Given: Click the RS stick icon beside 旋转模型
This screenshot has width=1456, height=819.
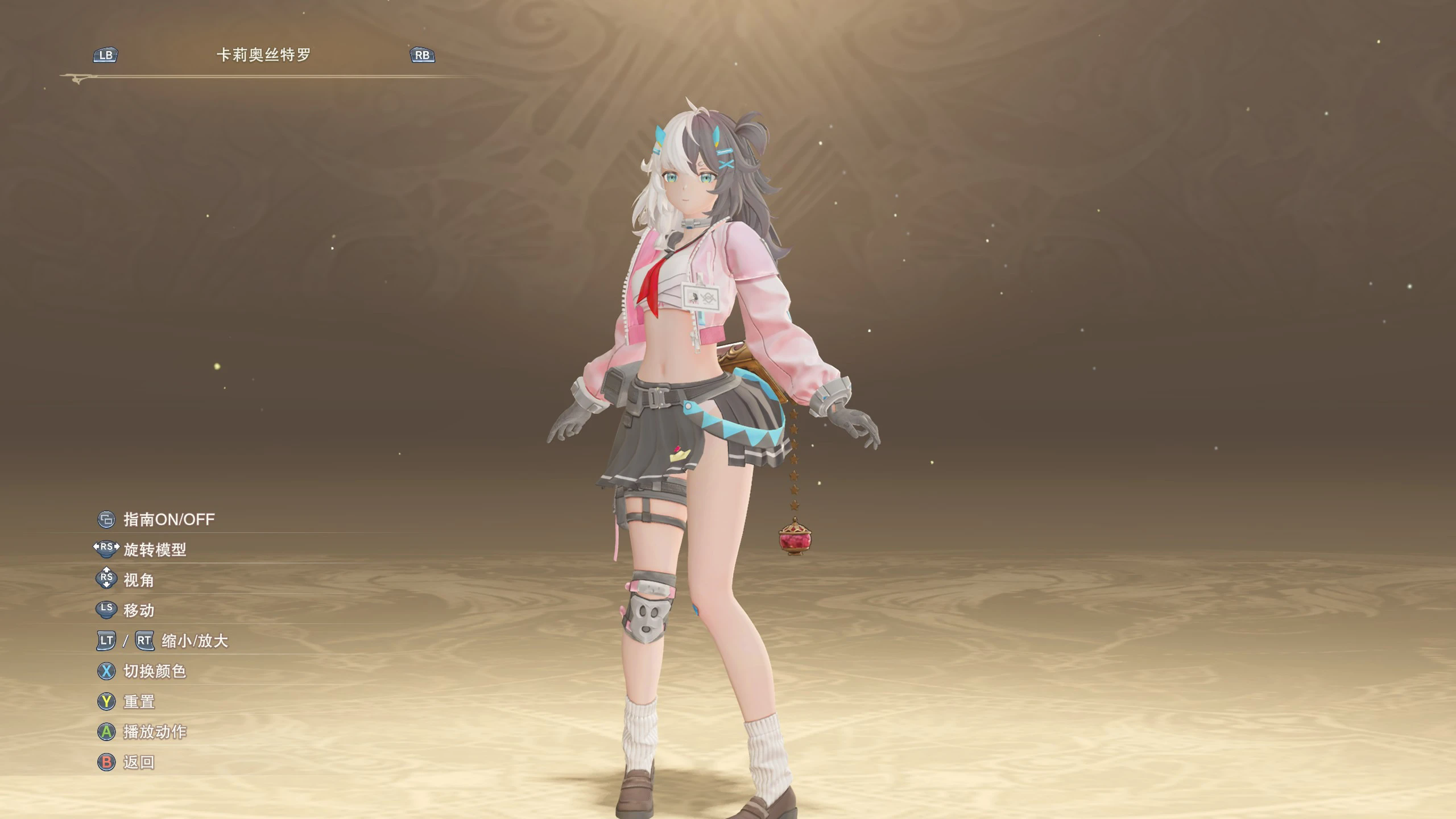Looking at the screenshot, I should (x=106, y=550).
